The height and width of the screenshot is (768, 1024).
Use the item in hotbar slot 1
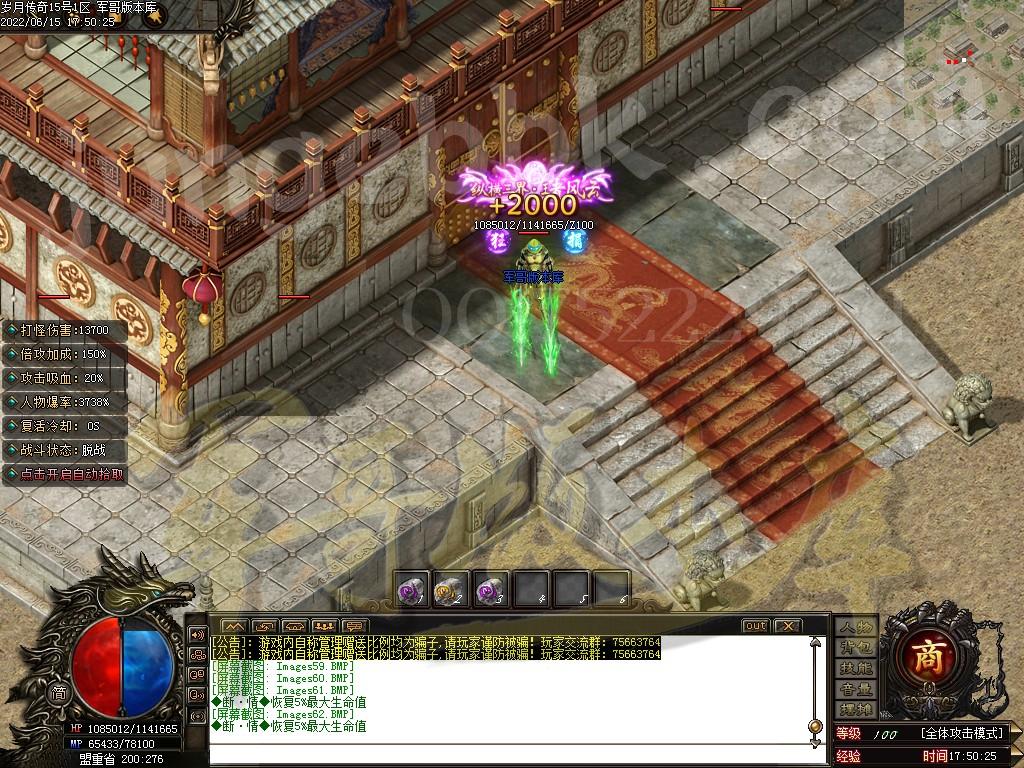pyautogui.click(x=411, y=590)
